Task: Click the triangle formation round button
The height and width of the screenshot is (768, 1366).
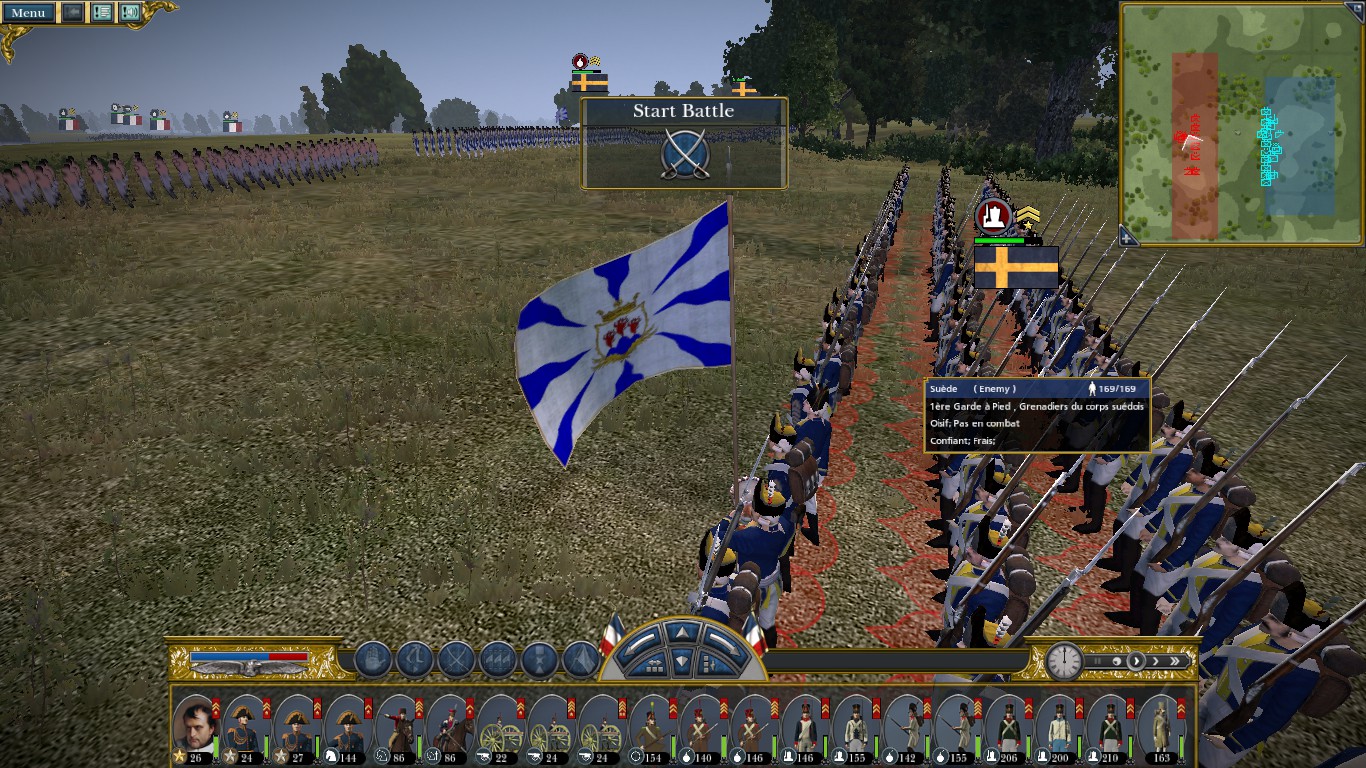Action: coord(581,660)
